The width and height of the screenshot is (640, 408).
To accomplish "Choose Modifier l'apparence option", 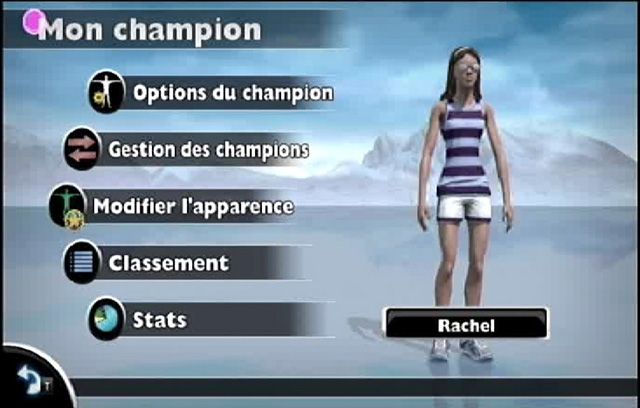I will [193, 207].
